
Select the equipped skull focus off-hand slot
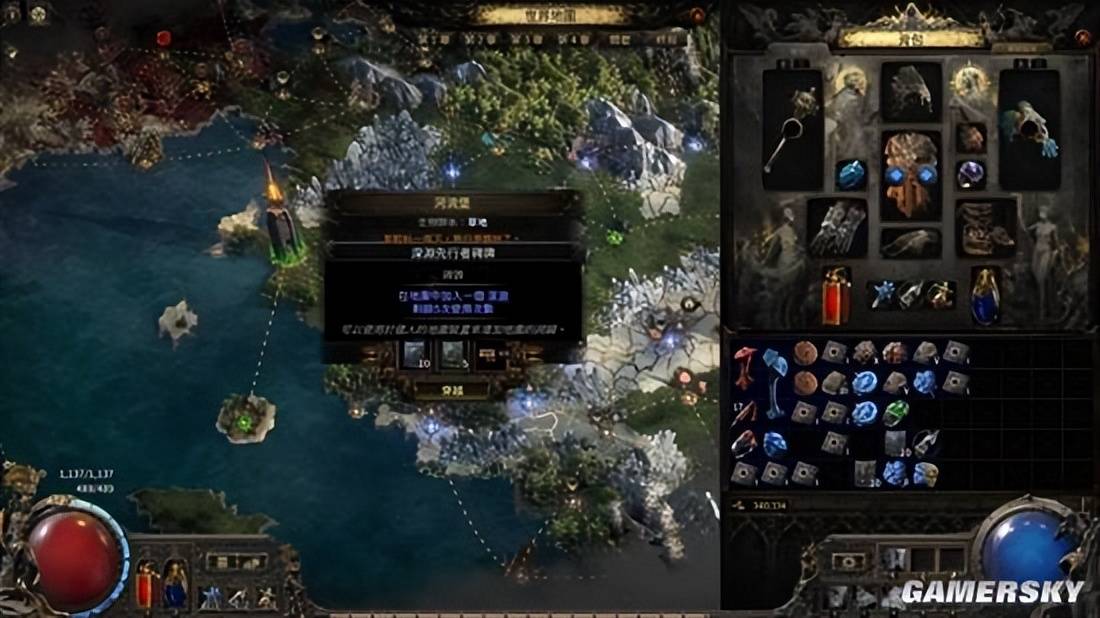pos(1029,130)
